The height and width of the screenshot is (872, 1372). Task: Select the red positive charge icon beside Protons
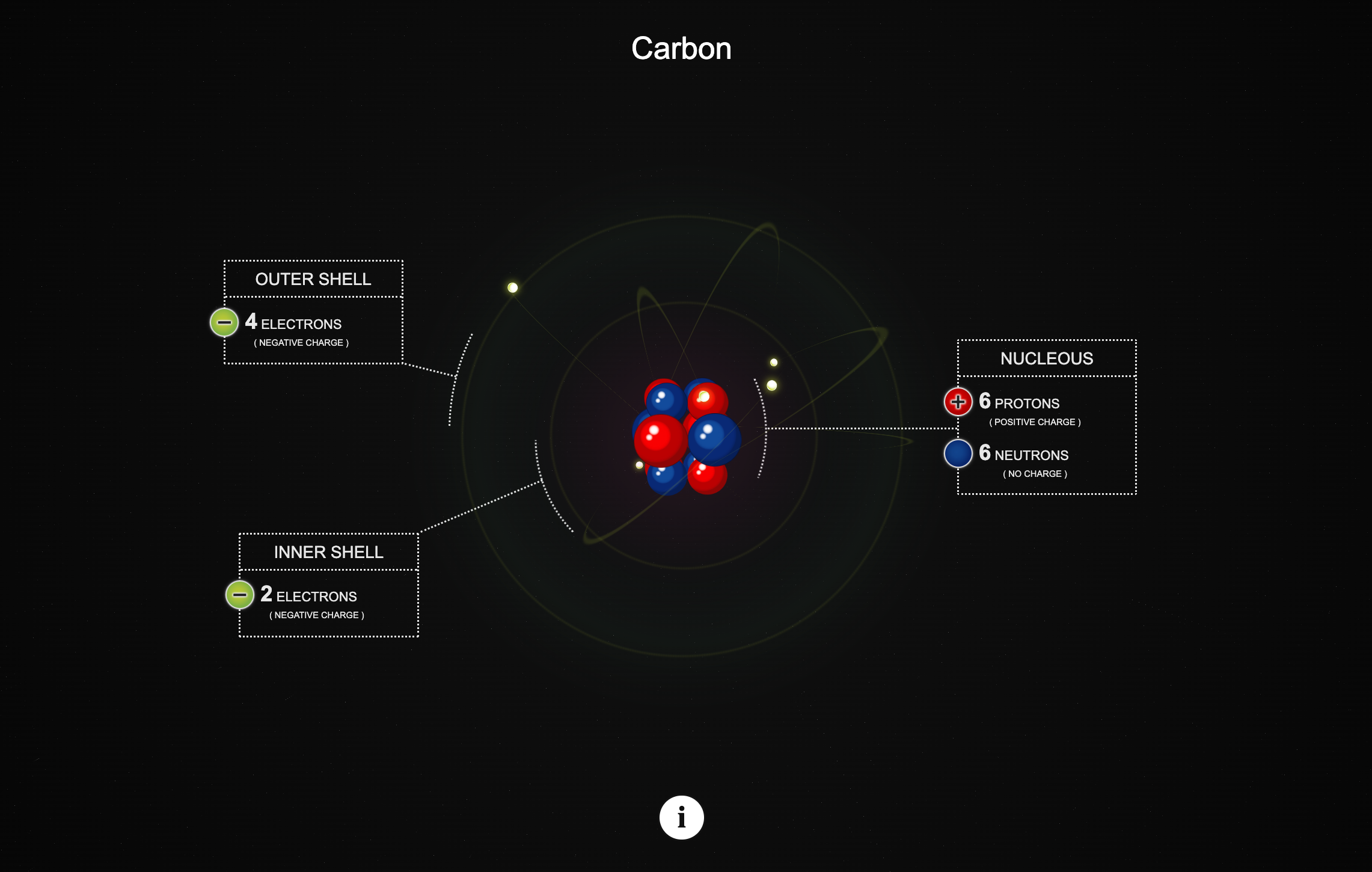coord(957,402)
